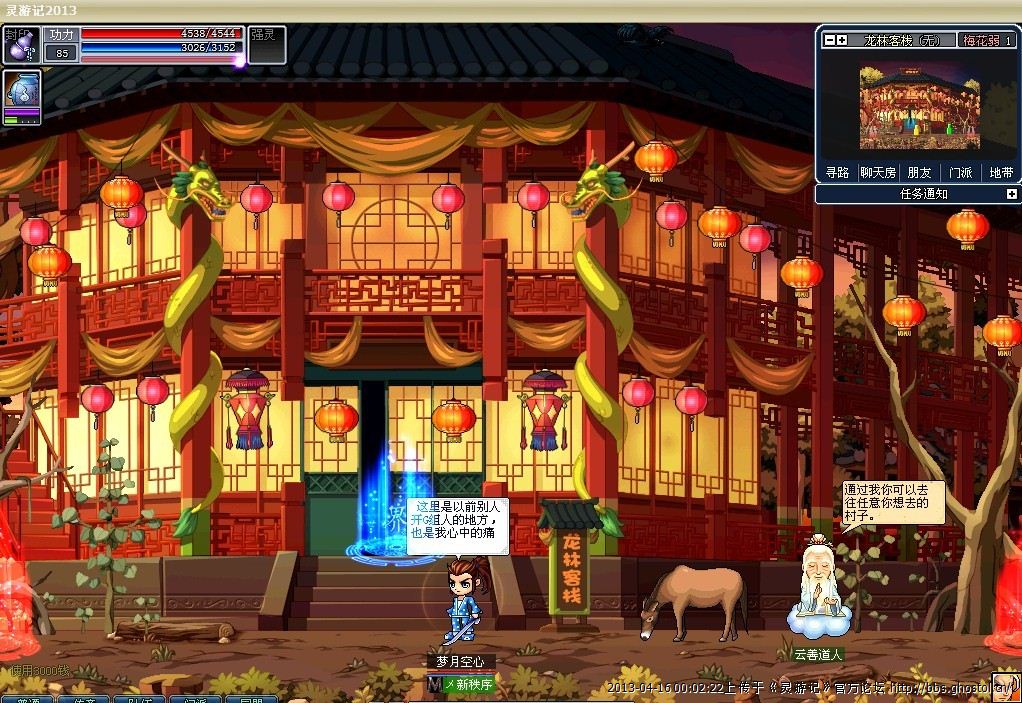Open the 聊天房 chat room
The height and width of the screenshot is (703, 1022).
[879, 172]
